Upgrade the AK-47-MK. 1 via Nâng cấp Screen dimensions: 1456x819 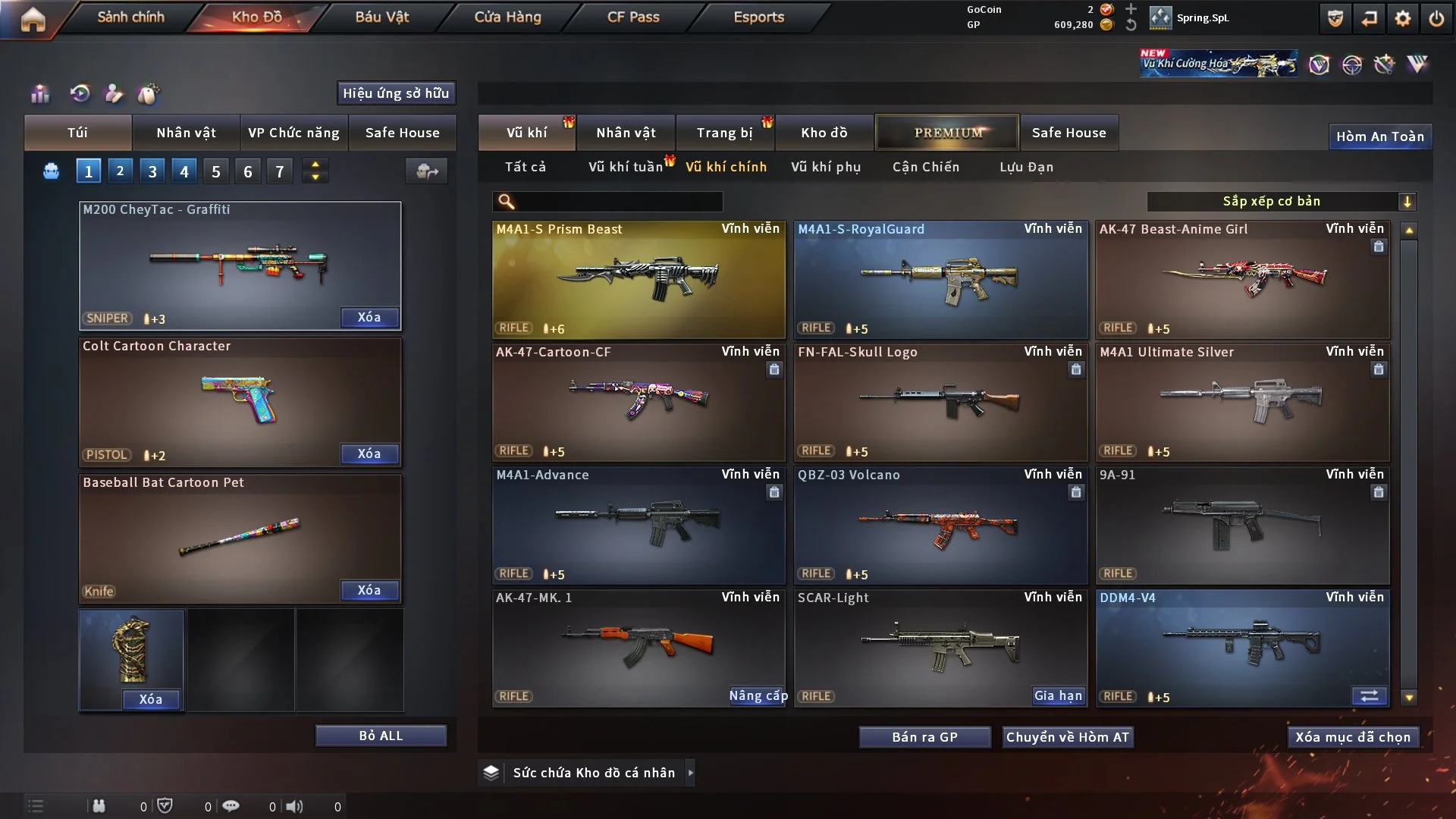click(x=758, y=695)
